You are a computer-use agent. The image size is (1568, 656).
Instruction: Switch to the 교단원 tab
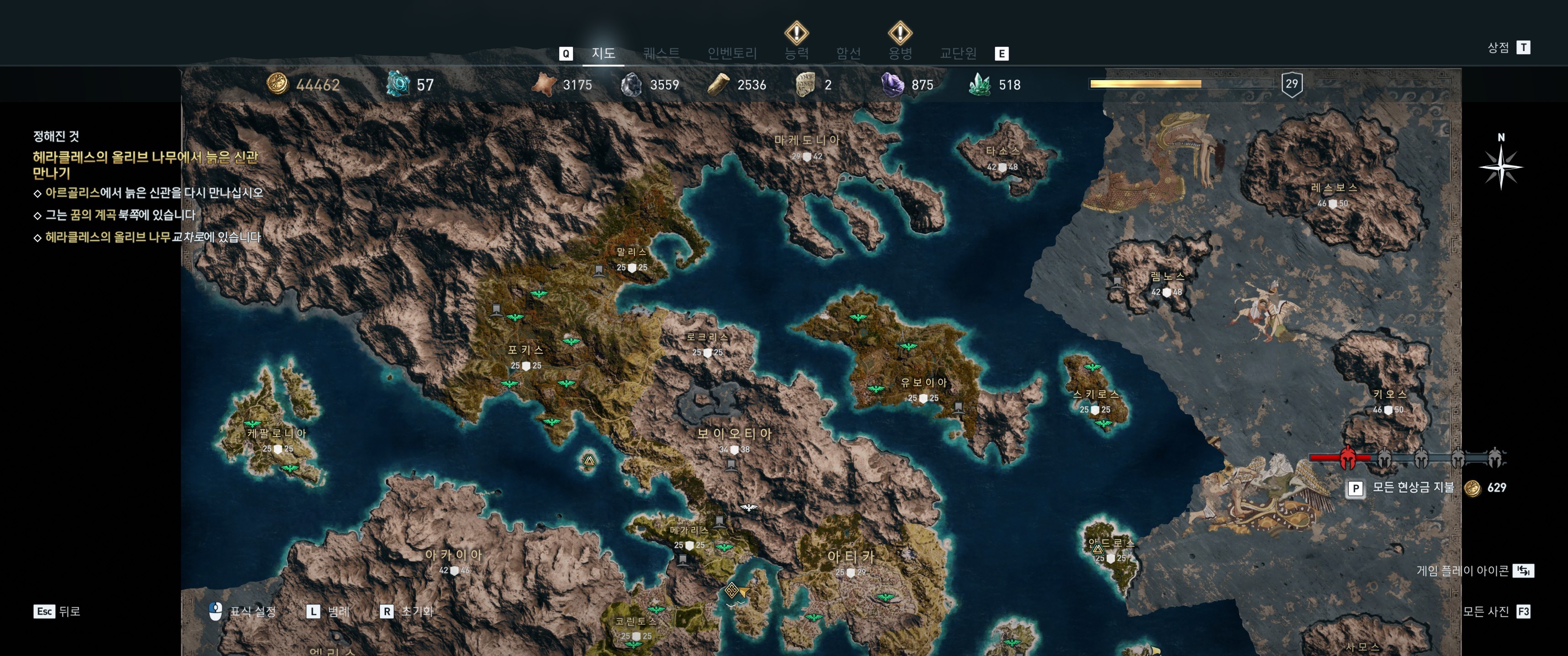click(x=958, y=54)
